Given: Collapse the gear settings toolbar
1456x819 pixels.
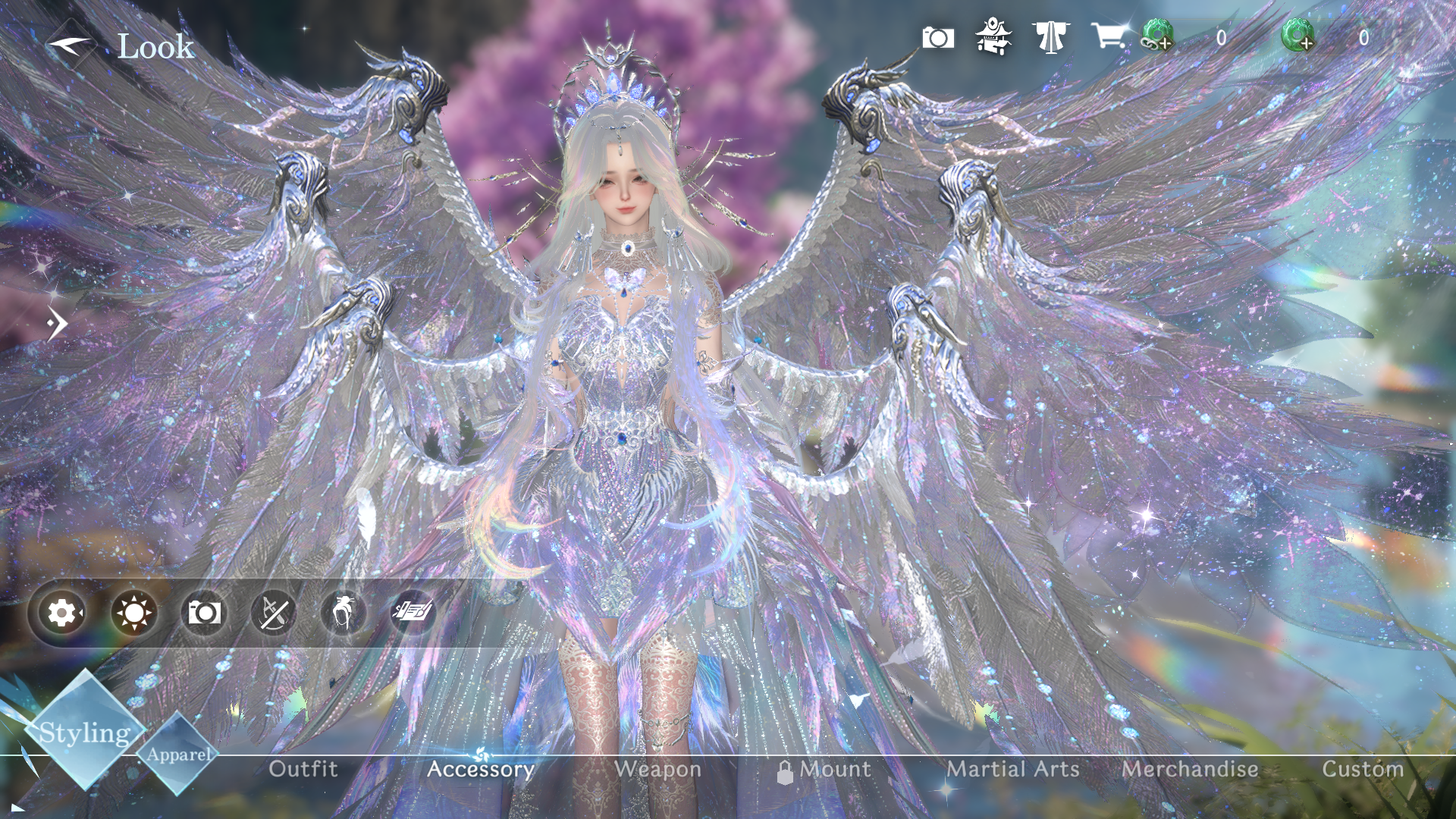Looking at the screenshot, I should [x=62, y=612].
